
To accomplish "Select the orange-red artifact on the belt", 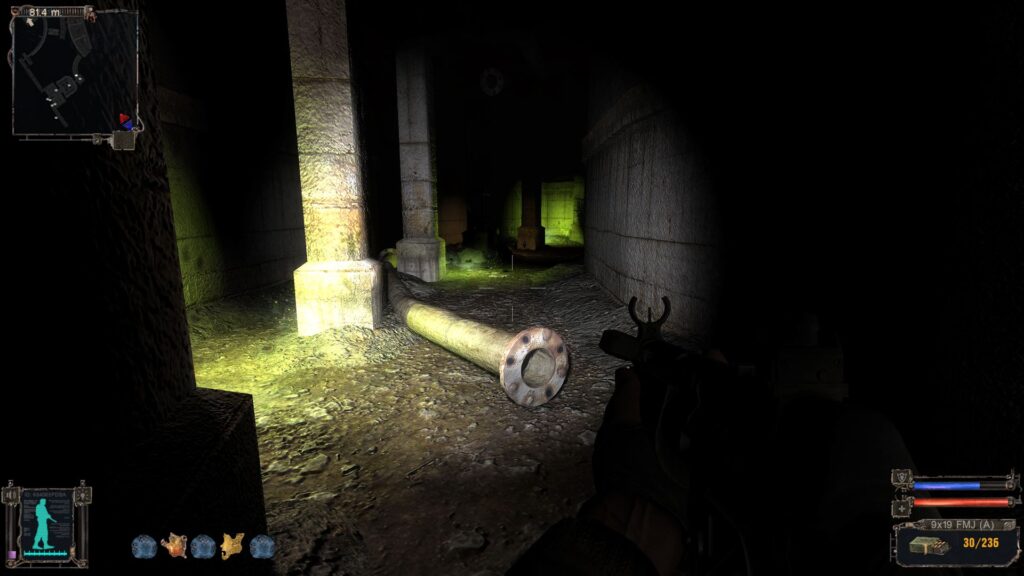I will pos(174,545).
